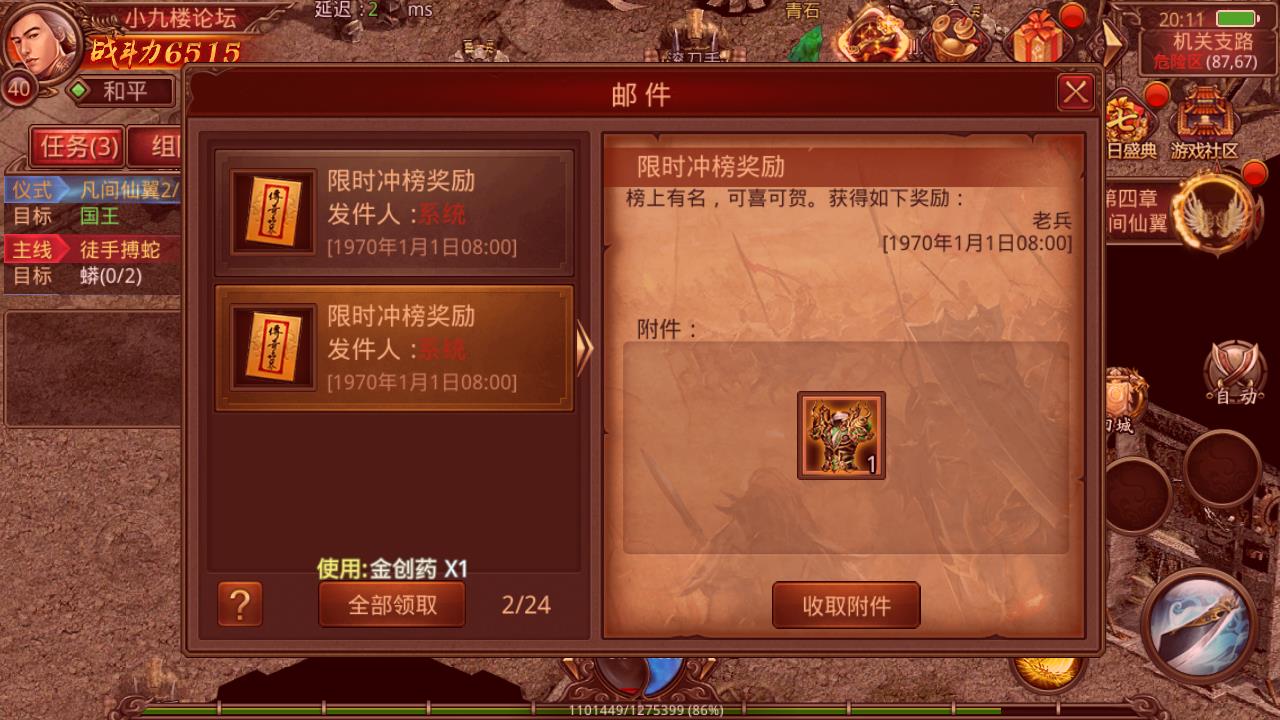Click the ? help icon in mail window

coord(240,604)
